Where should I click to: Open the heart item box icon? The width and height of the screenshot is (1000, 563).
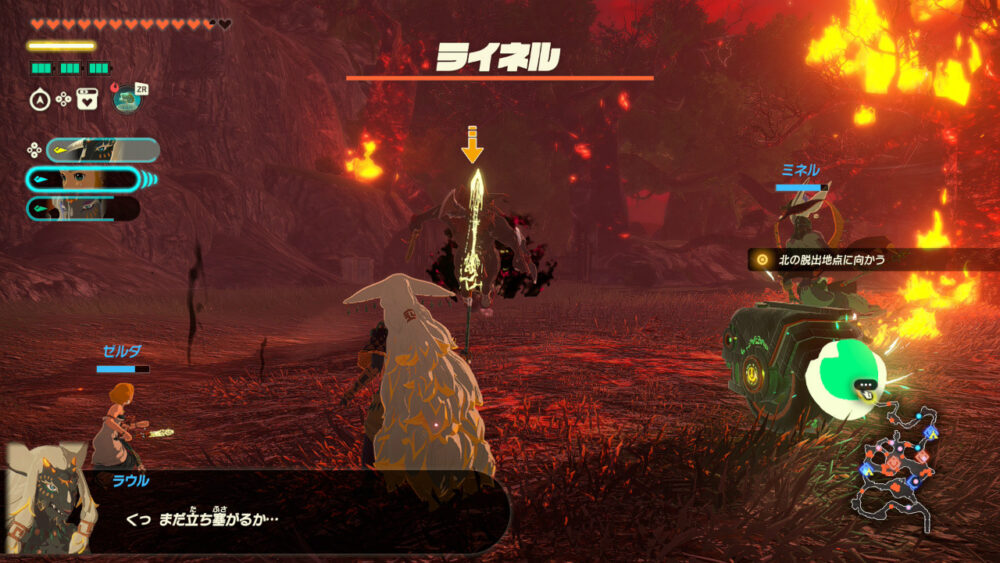[87, 99]
